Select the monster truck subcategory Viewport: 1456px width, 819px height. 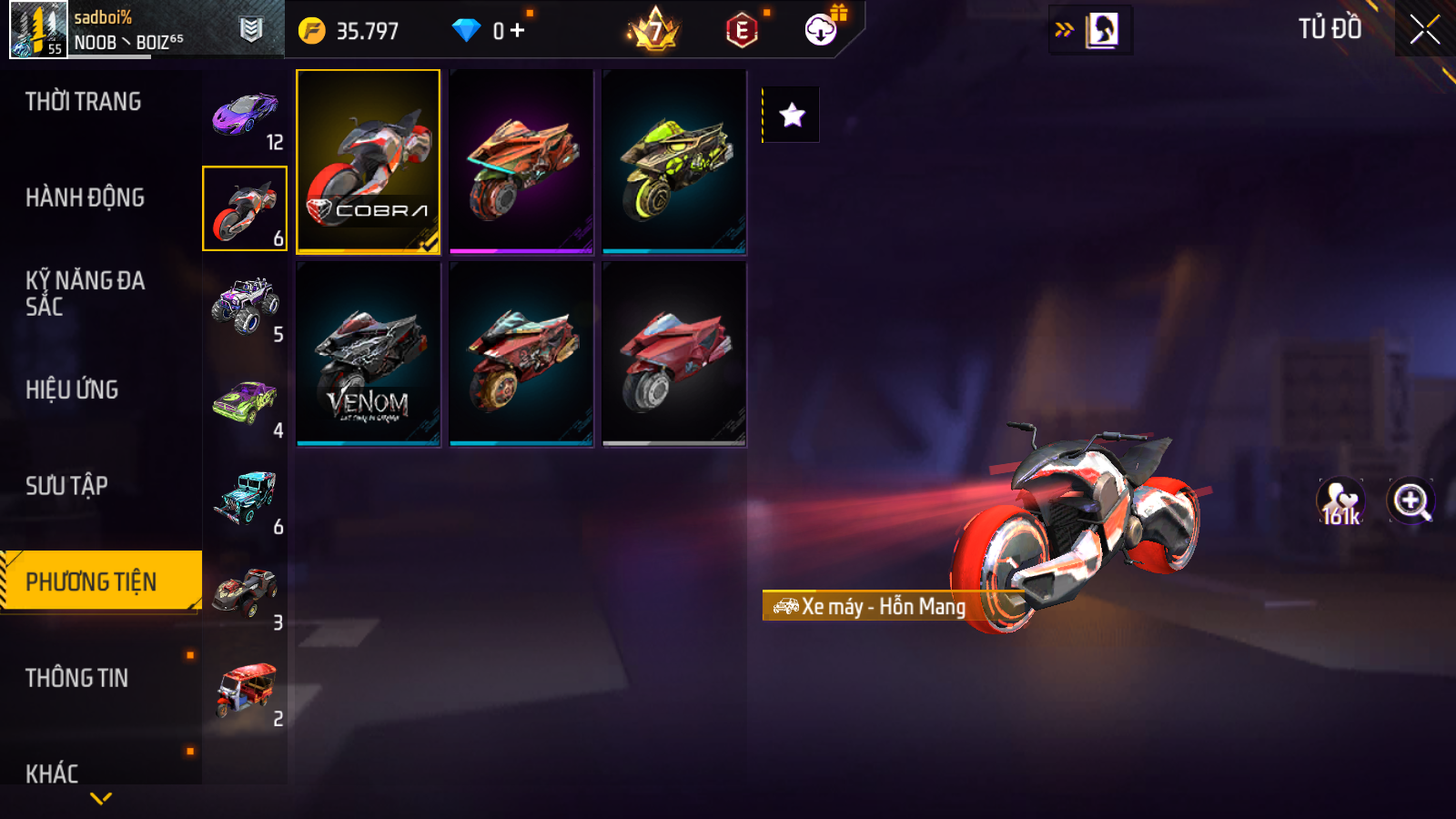click(x=245, y=307)
